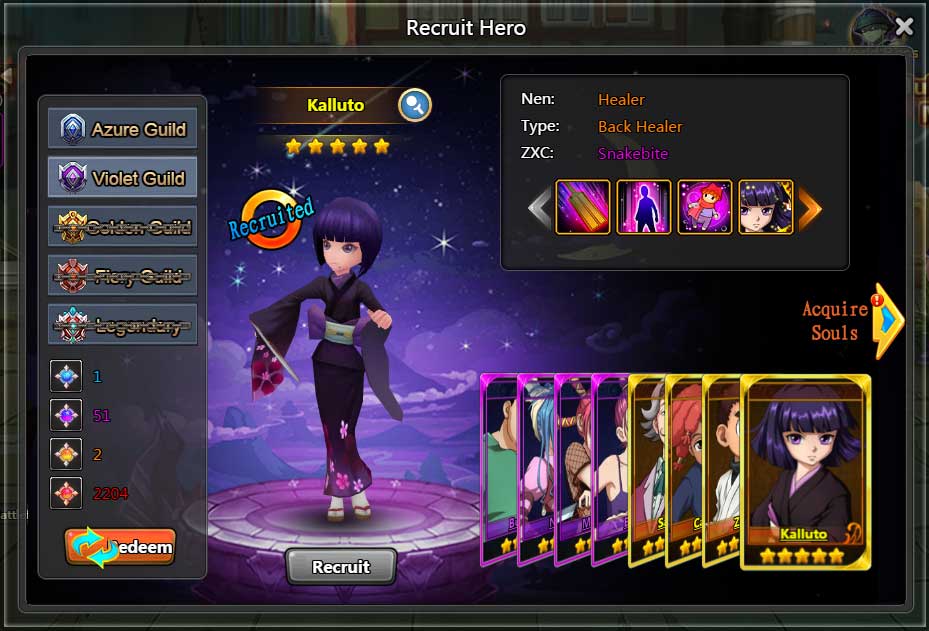The height and width of the screenshot is (631, 929).
Task: Select the Kalluto portrait skill icon
Action: click(x=765, y=207)
